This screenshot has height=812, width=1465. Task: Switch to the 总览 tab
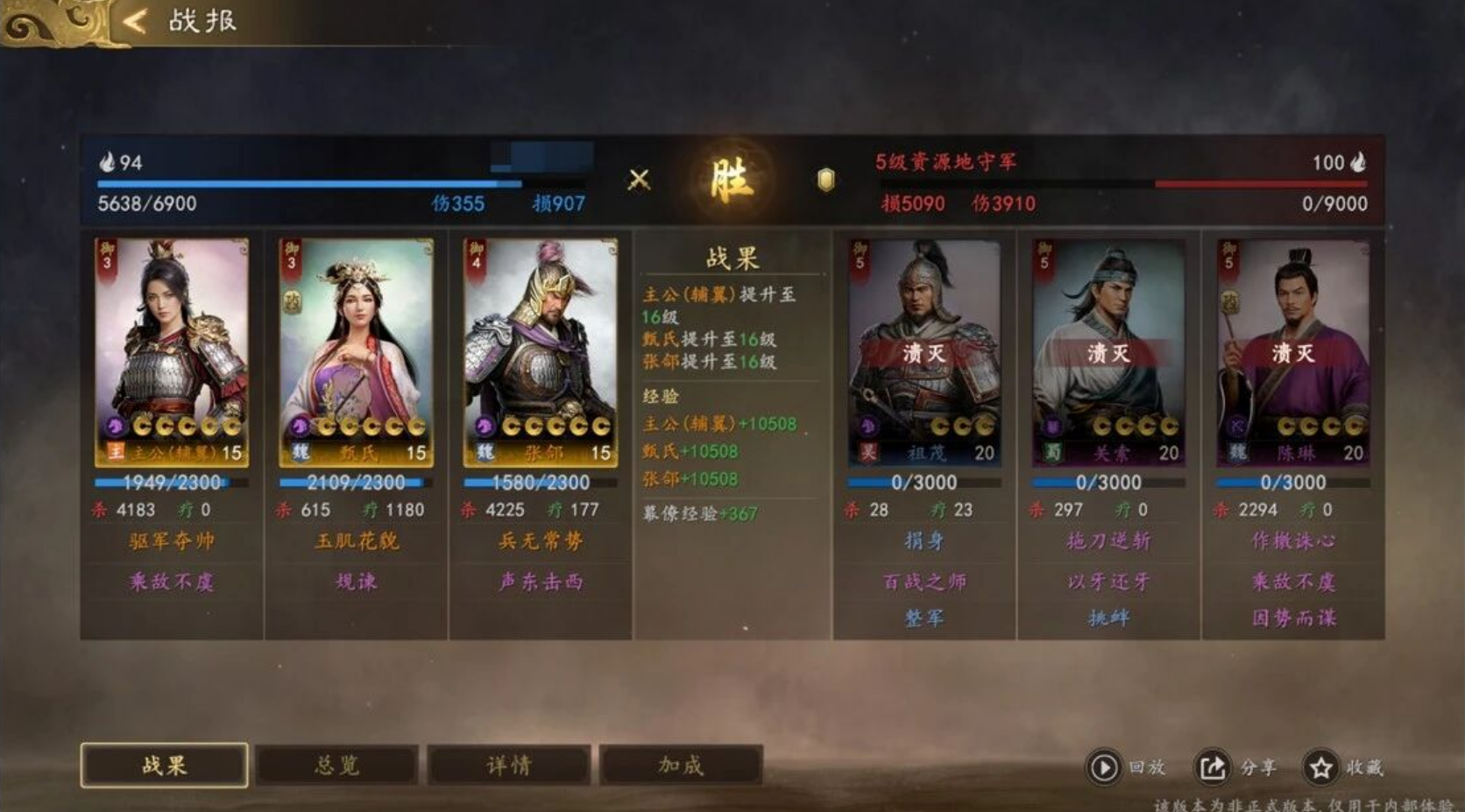coord(337,764)
